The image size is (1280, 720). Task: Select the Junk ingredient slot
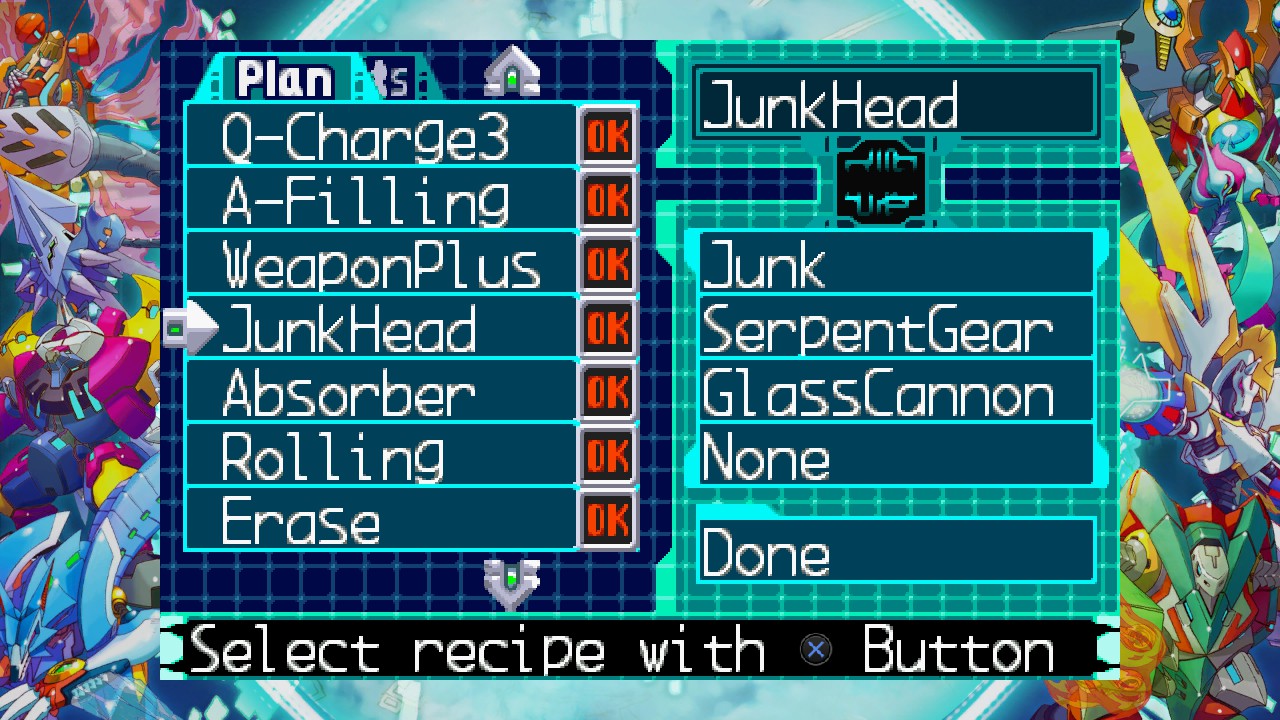895,265
